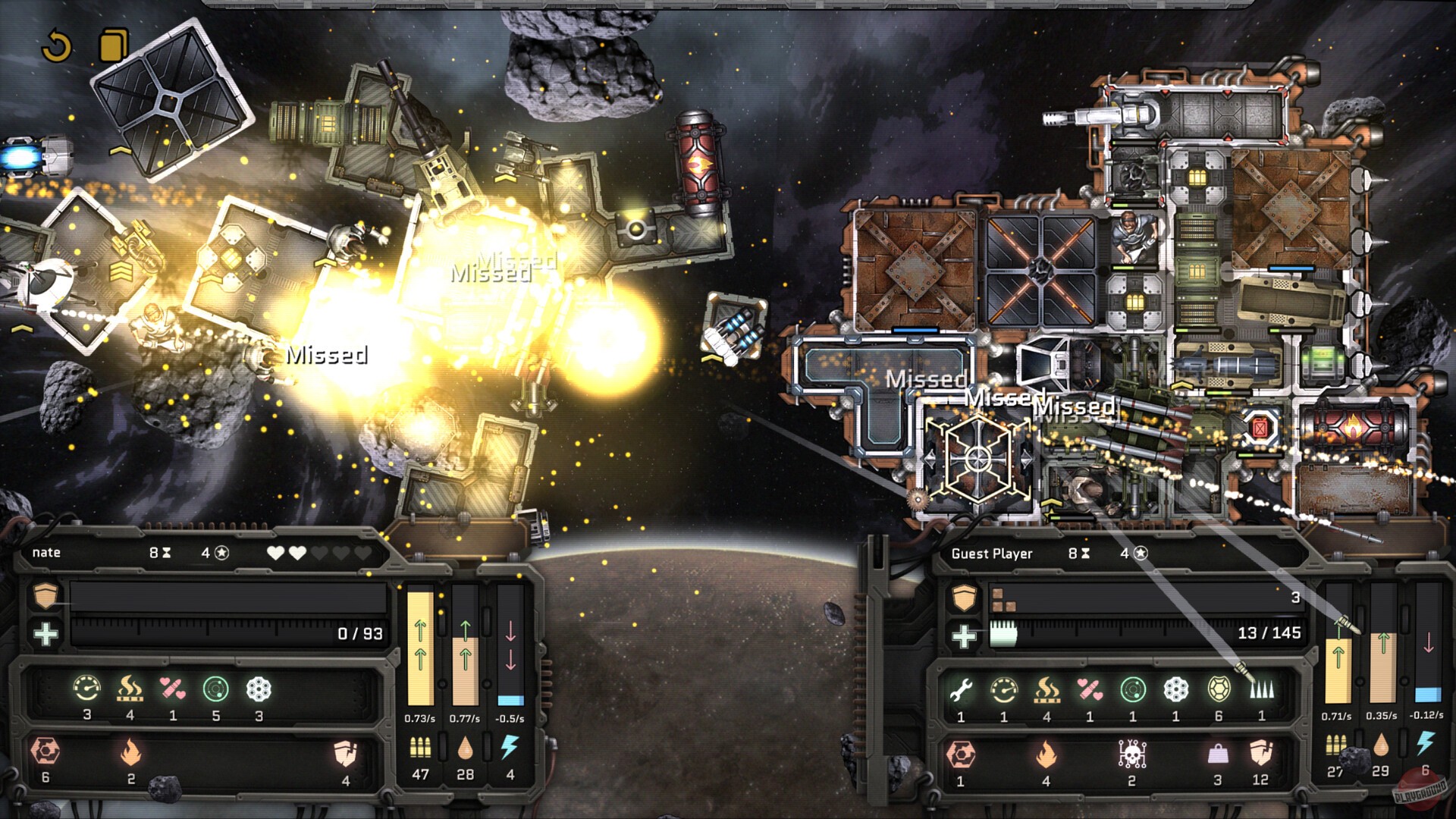Screen dimensions: 1456x819
Task: Click the speed gauge icon in nate's panel
Action: [86, 689]
